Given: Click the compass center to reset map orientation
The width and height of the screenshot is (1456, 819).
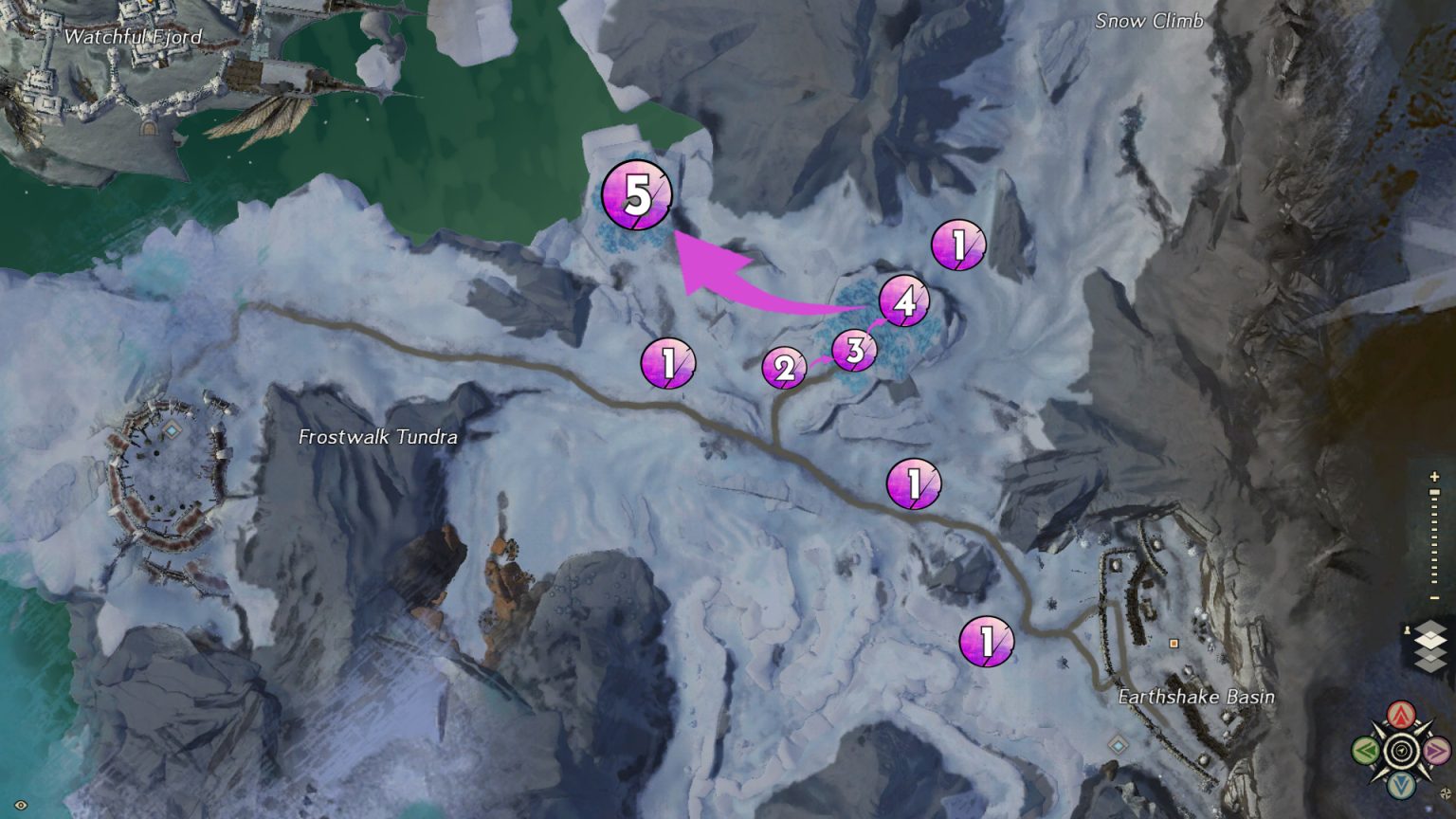Looking at the screenshot, I should 1401,750.
